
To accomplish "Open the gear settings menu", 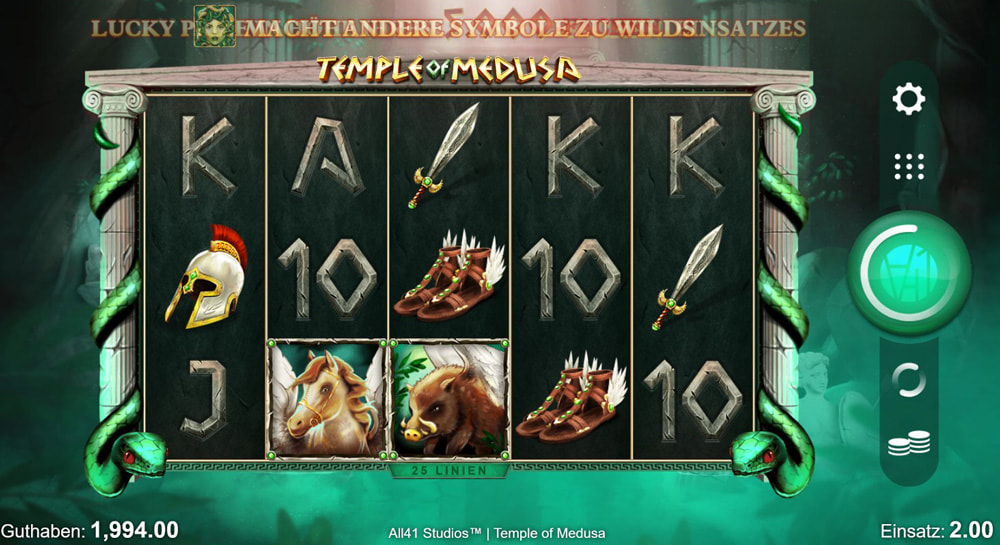I will [x=908, y=98].
